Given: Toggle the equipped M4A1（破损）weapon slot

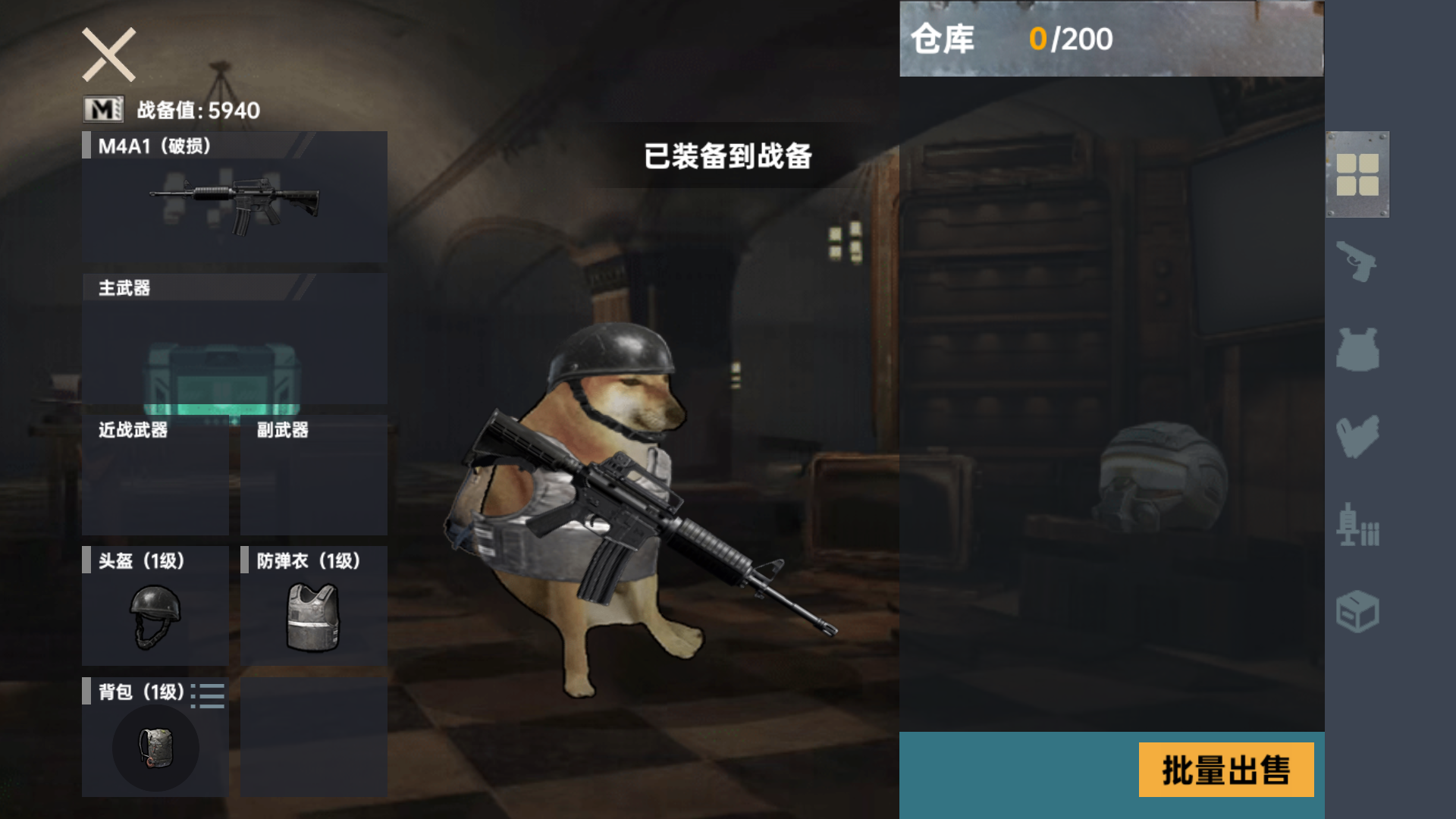Looking at the screenshot, I should [233, 197].
